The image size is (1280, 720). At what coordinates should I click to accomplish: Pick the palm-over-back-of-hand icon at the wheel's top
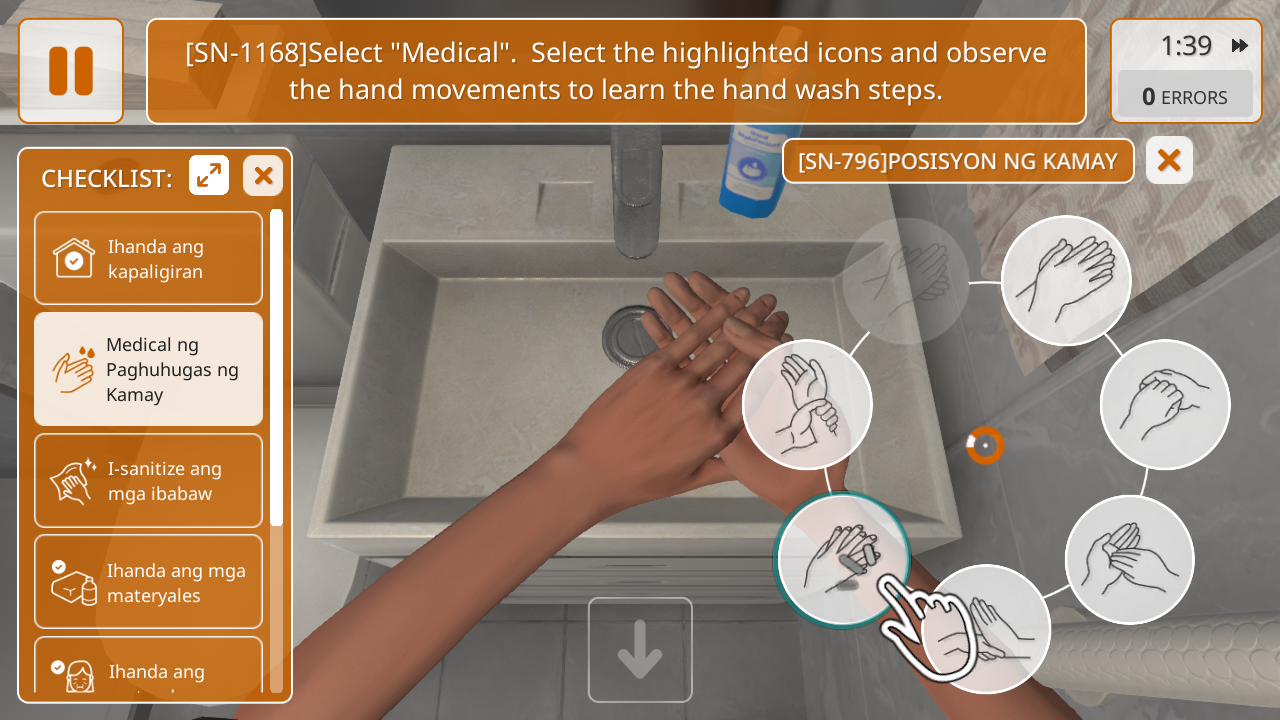1065,281
